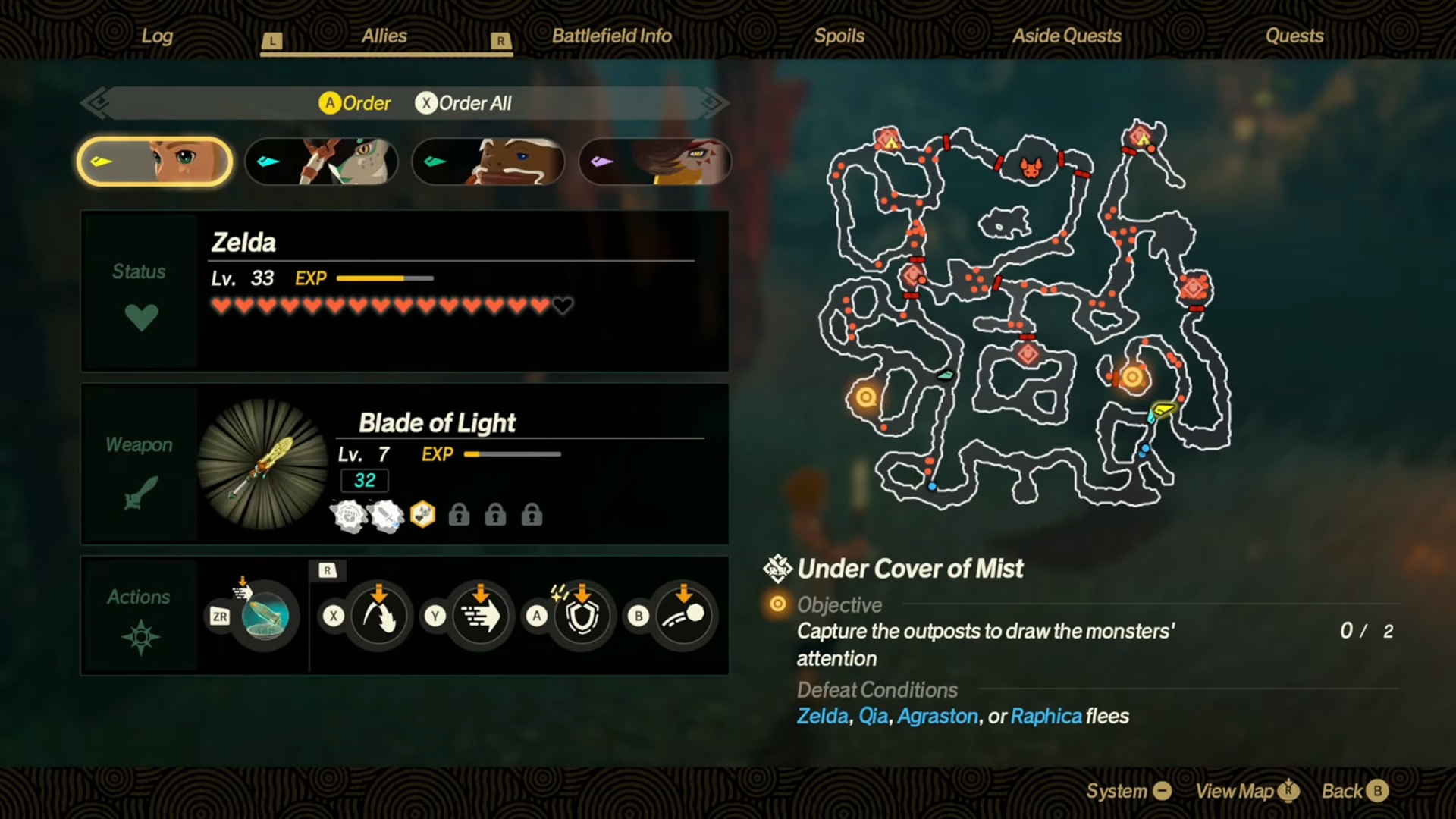Click the Agraston link under Defeat Conditions
Screen dimensions: 1456x819
[x=937, y=716]
